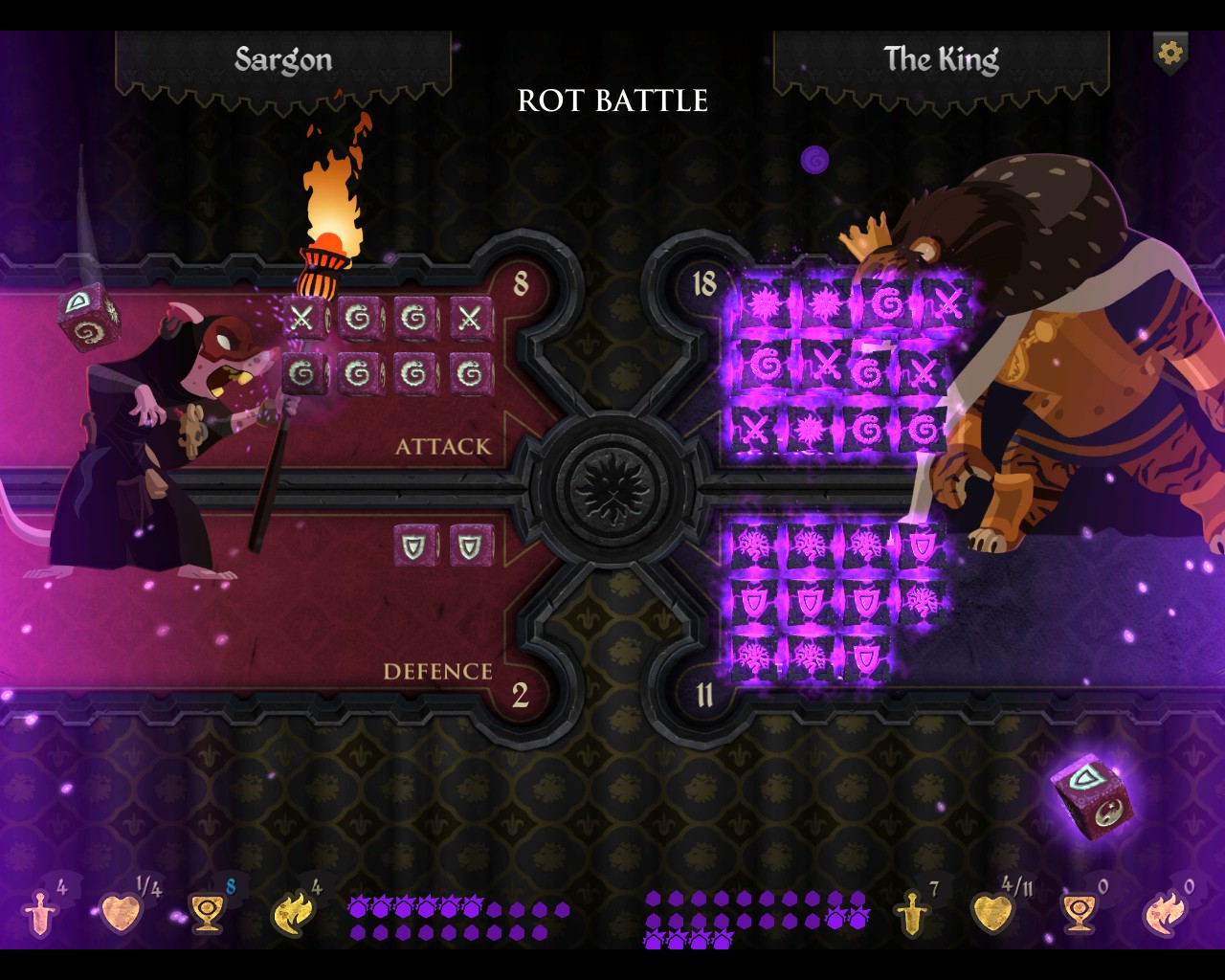This screenshot has height=980, width=1225.
Task: Click The King name banner
Action: pos(942,59)
